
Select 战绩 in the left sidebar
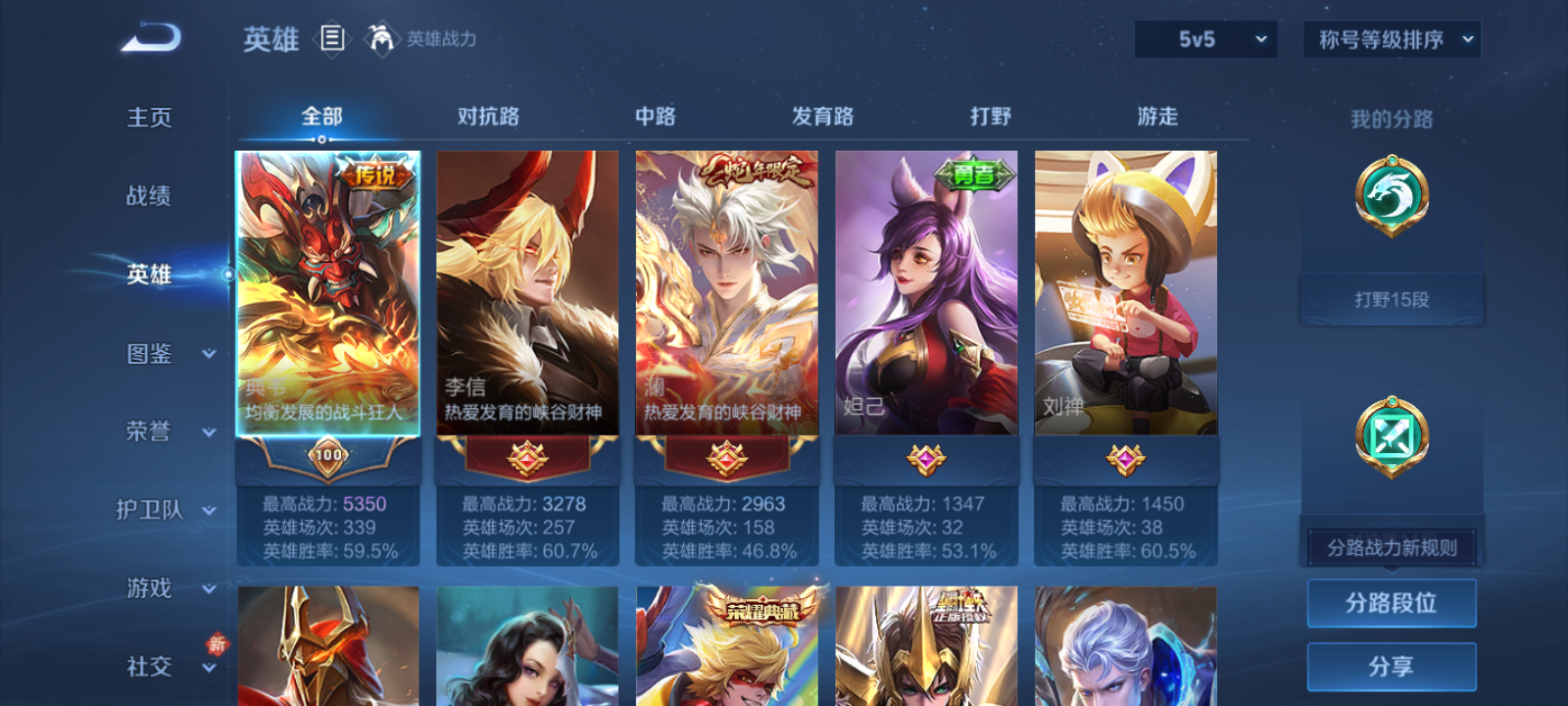click(x=147, y=196)
